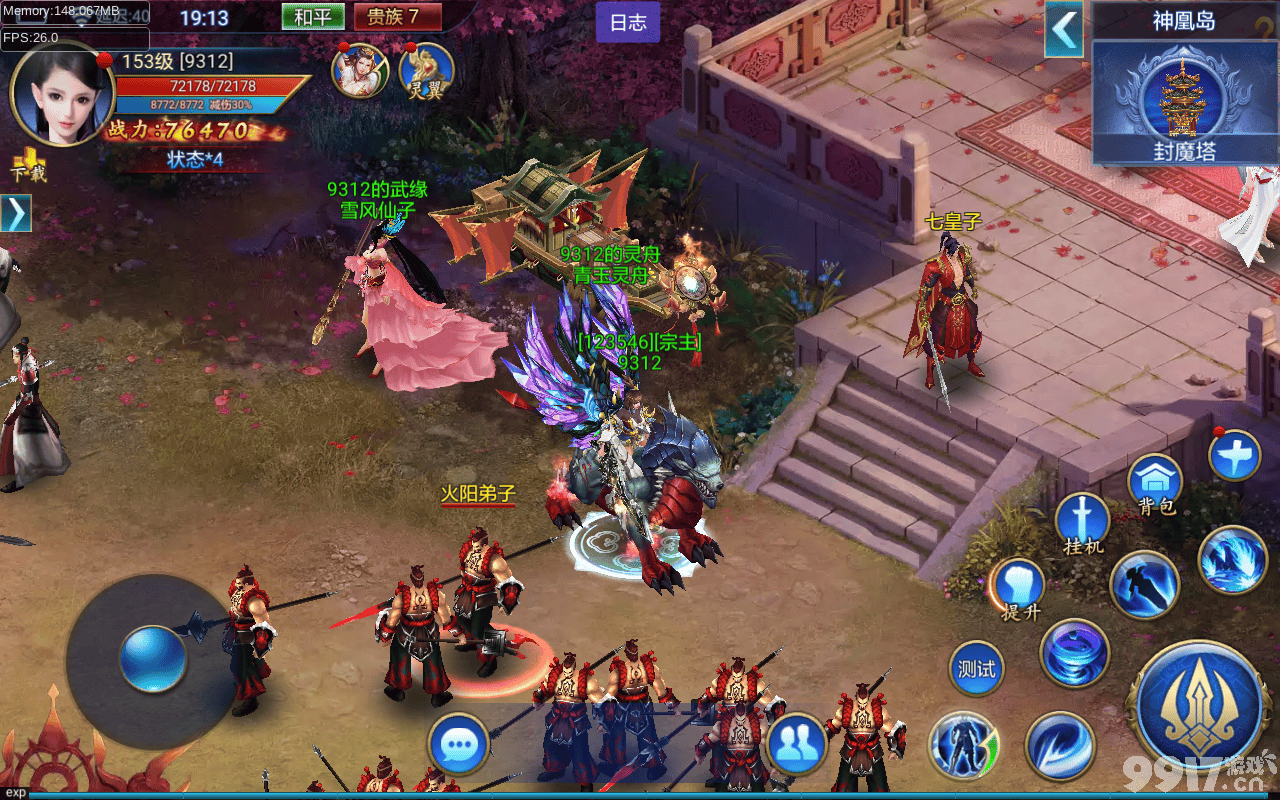
Task: Activate the blue whirlwind skill
Action: coord(1074,653)
